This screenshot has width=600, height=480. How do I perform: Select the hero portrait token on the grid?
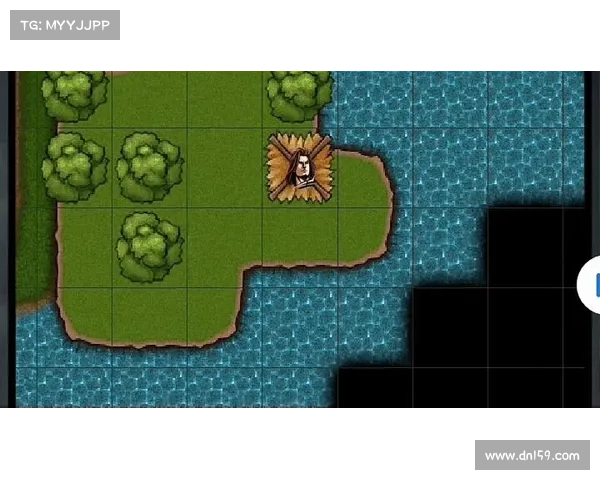click(x=300, y=168)
